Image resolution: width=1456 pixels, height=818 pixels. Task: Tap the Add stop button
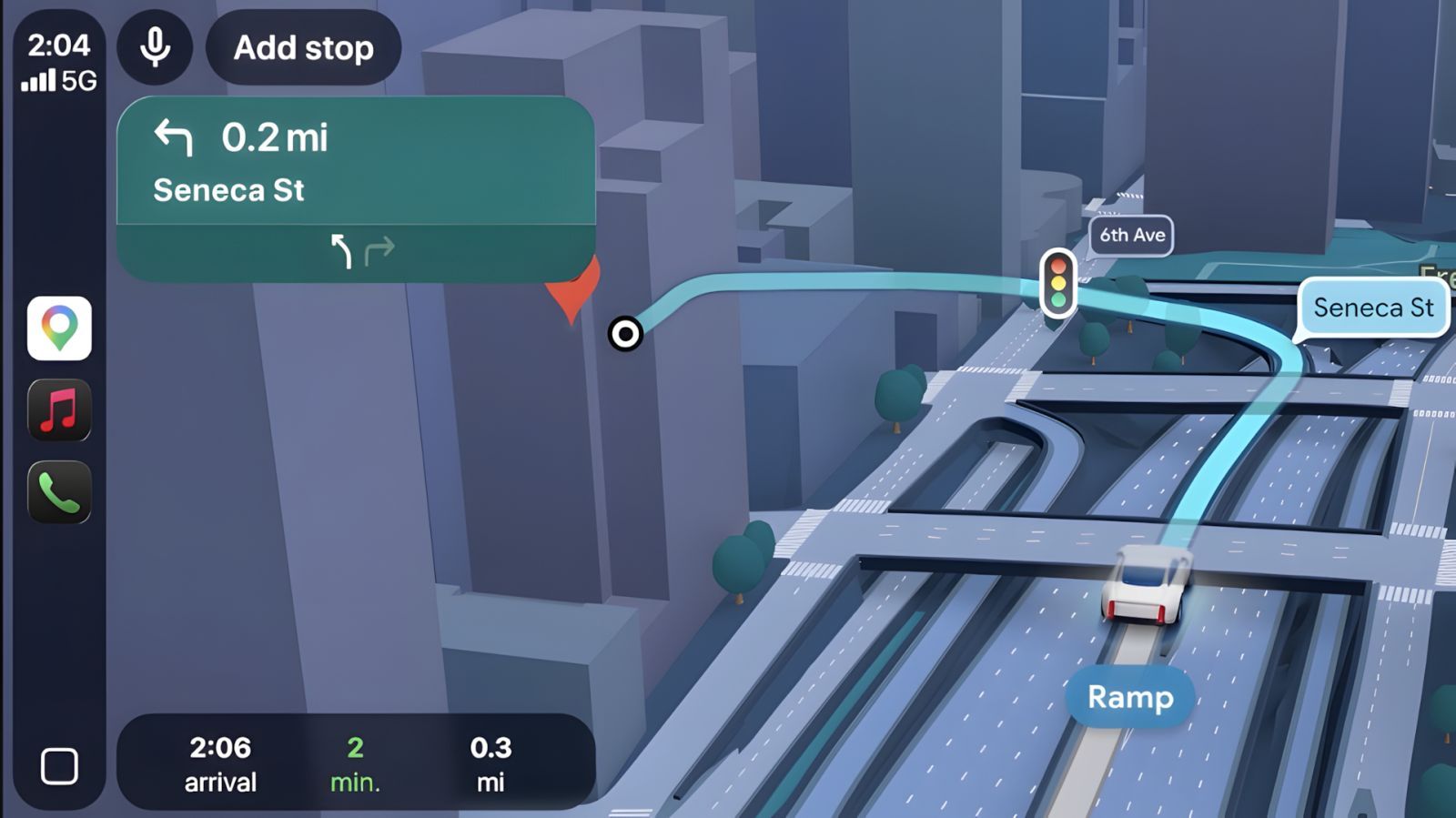pyautogui.click(x=302, y=48)
